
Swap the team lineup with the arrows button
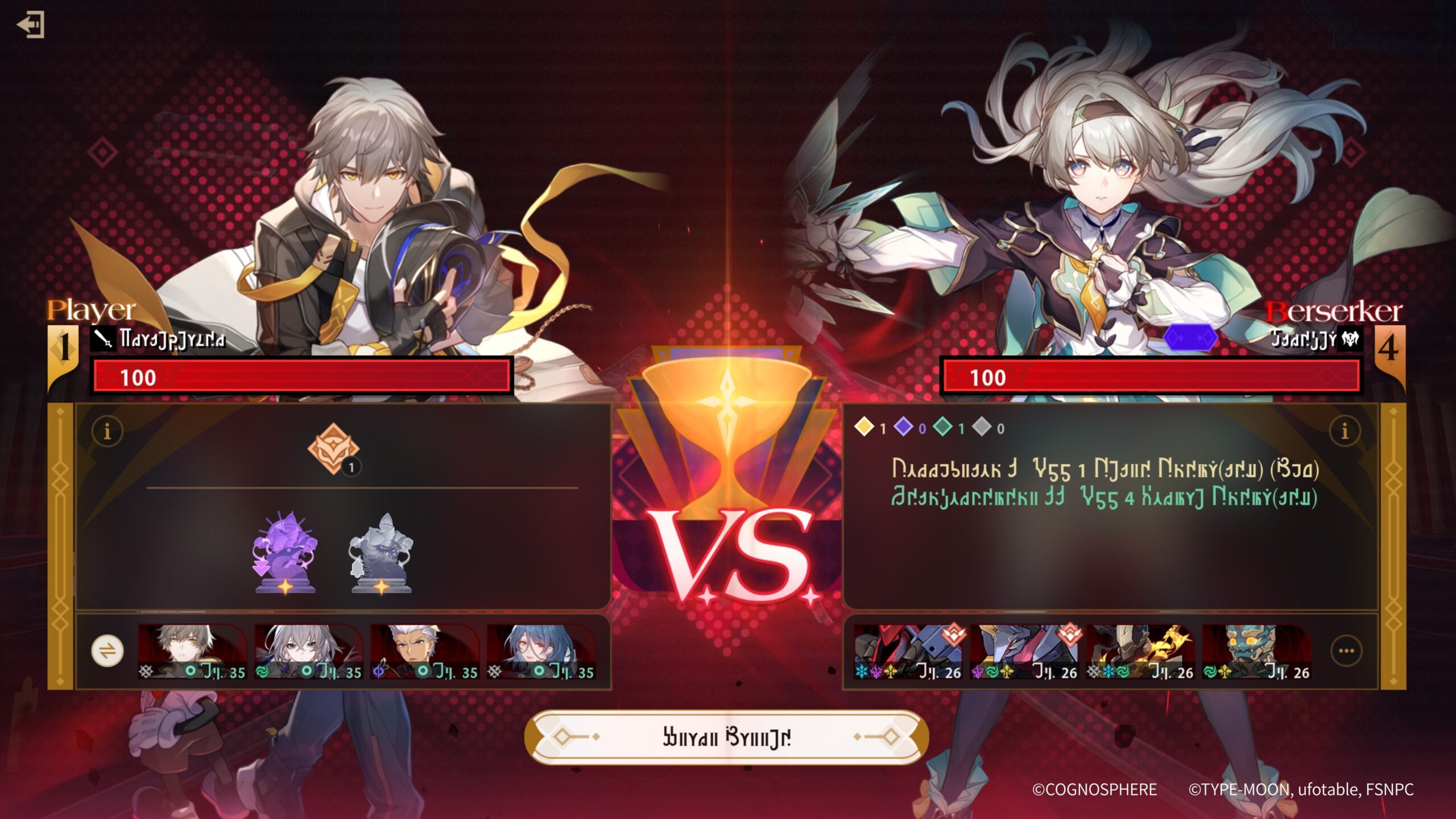(x=107, y=651)
